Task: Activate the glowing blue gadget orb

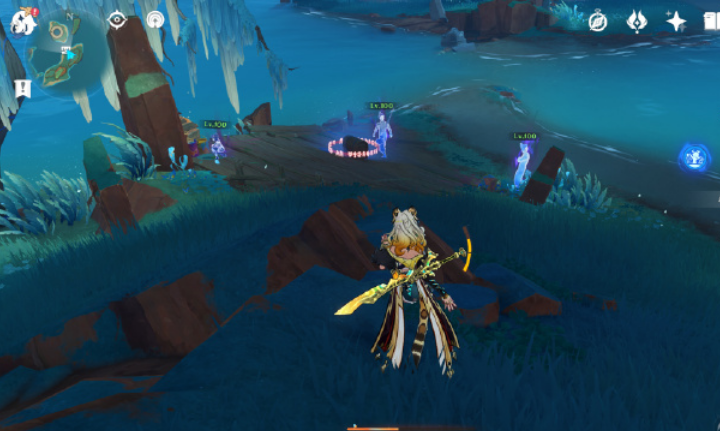Action: [x=694, y=157]
